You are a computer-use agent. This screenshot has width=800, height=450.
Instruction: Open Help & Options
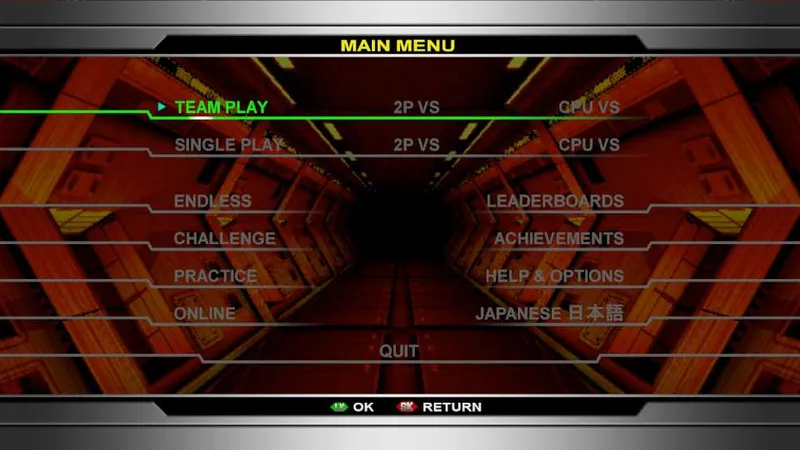coord(554,276)
